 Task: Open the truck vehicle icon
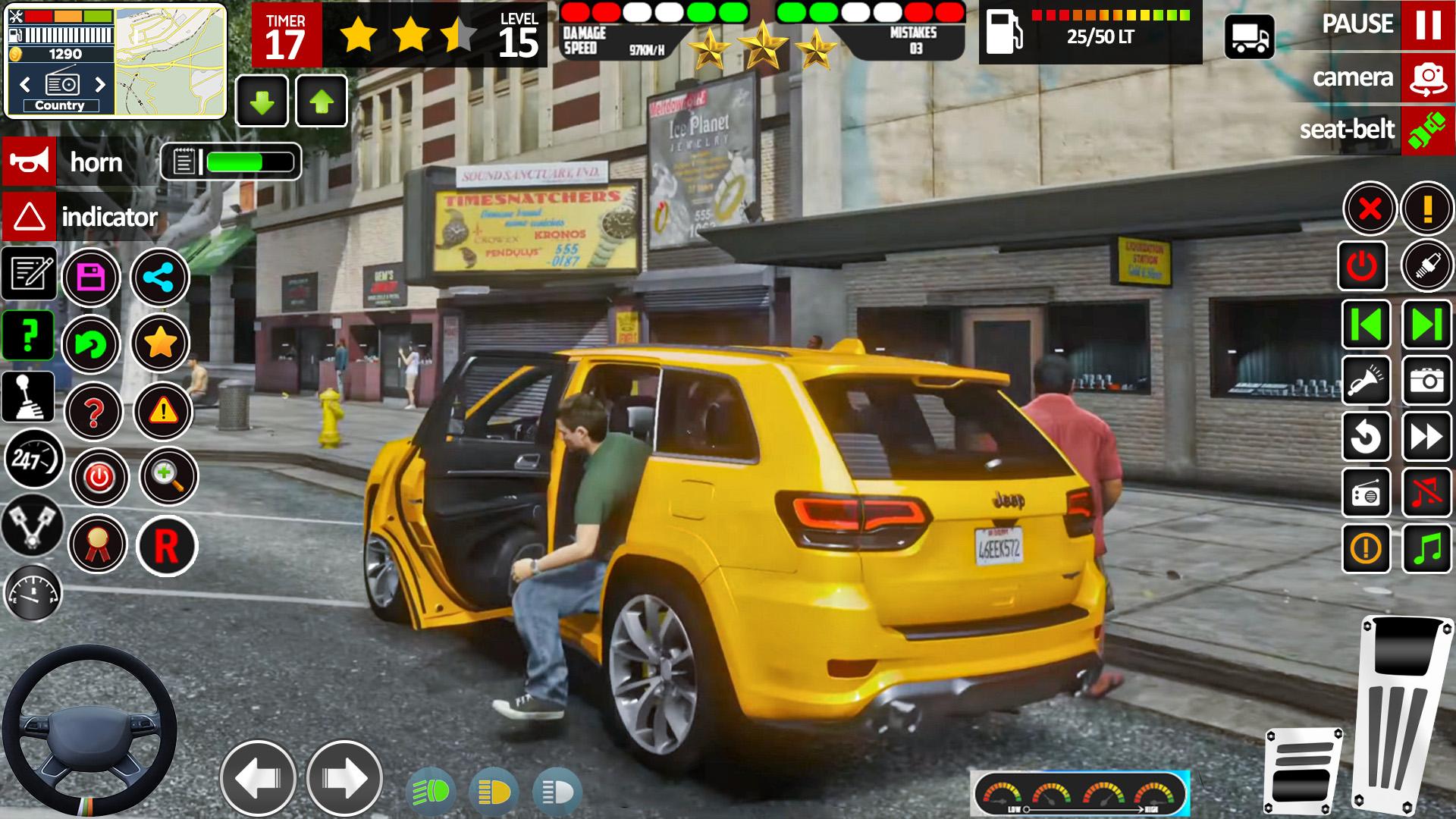click(1249, 36)
